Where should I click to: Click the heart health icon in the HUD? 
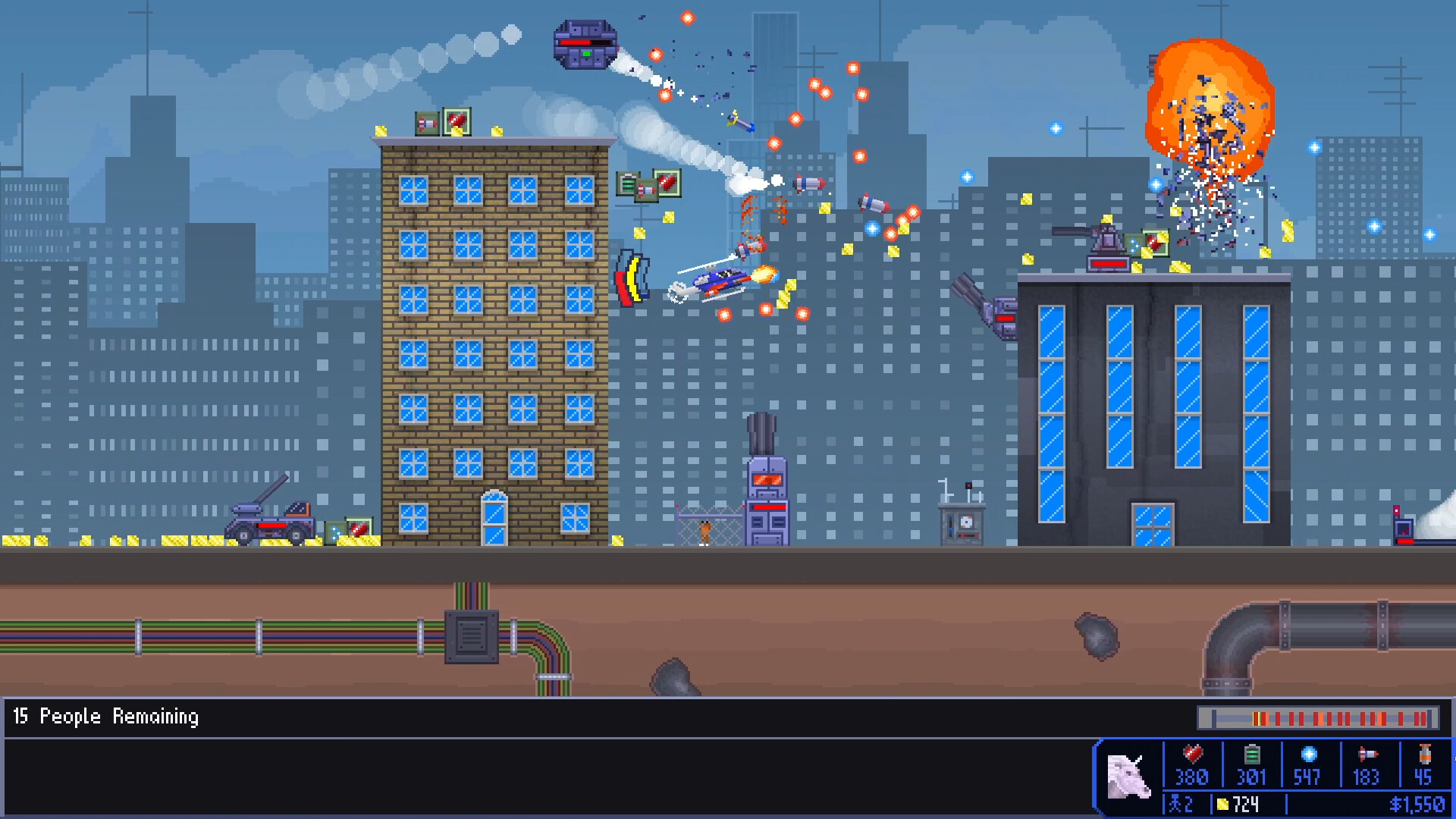(x=1192, y=755)
